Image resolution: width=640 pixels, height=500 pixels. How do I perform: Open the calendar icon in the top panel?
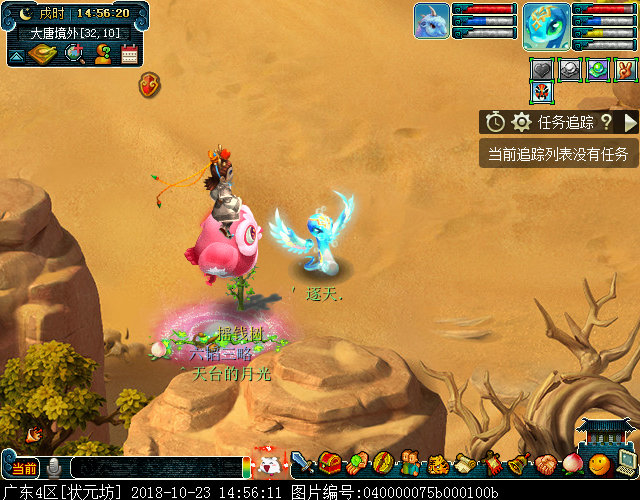pyautogui.click(x=129, y=55)
